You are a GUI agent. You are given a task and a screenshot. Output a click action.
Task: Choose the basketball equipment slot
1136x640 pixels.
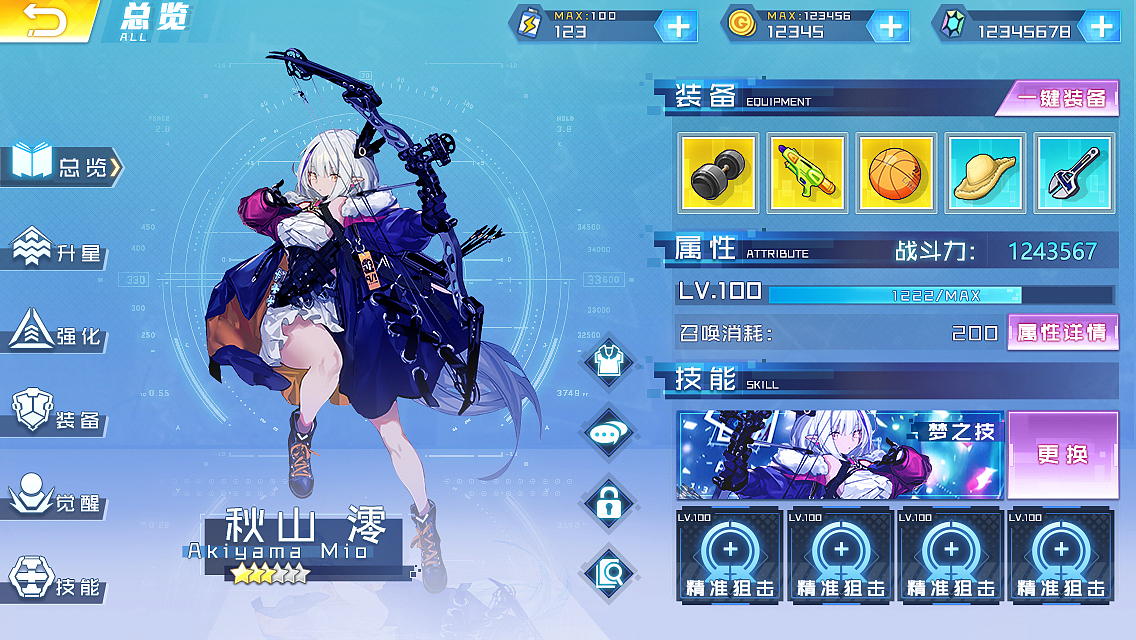click(x=896, y=172)
